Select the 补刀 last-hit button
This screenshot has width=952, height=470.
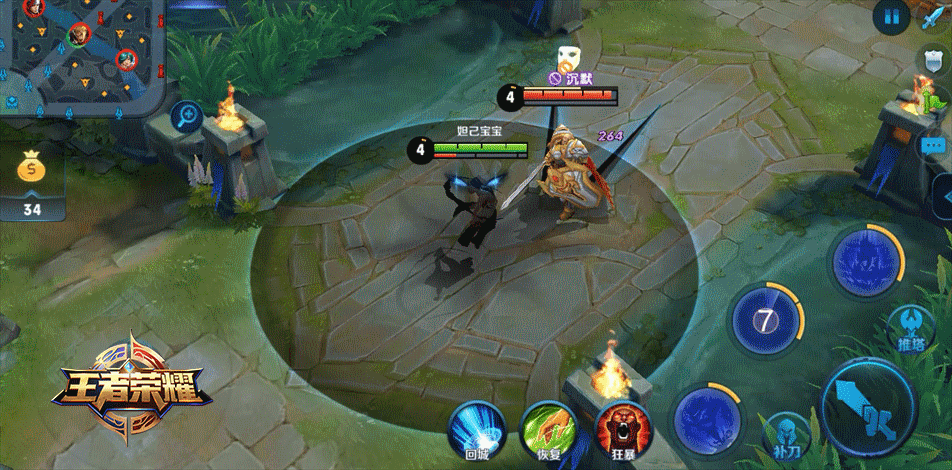[x=786, y=434]
